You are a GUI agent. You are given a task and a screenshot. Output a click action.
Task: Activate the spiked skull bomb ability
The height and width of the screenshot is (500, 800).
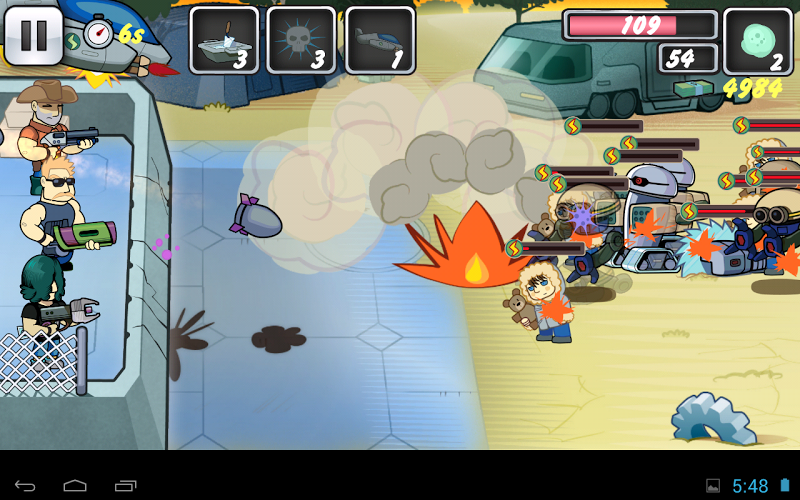(x=302, y=40)
